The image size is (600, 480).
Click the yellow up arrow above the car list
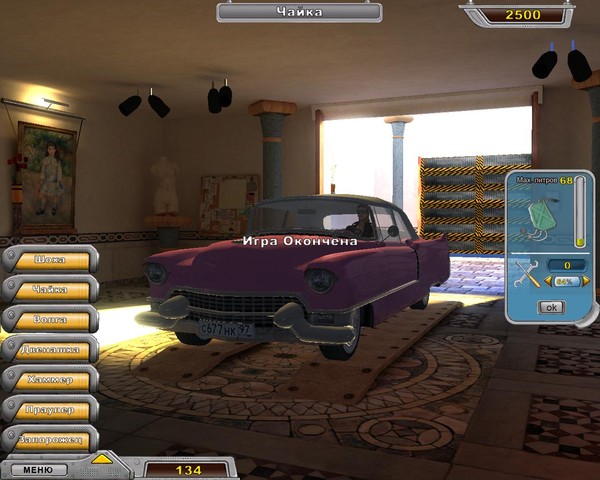click(101, 459)
